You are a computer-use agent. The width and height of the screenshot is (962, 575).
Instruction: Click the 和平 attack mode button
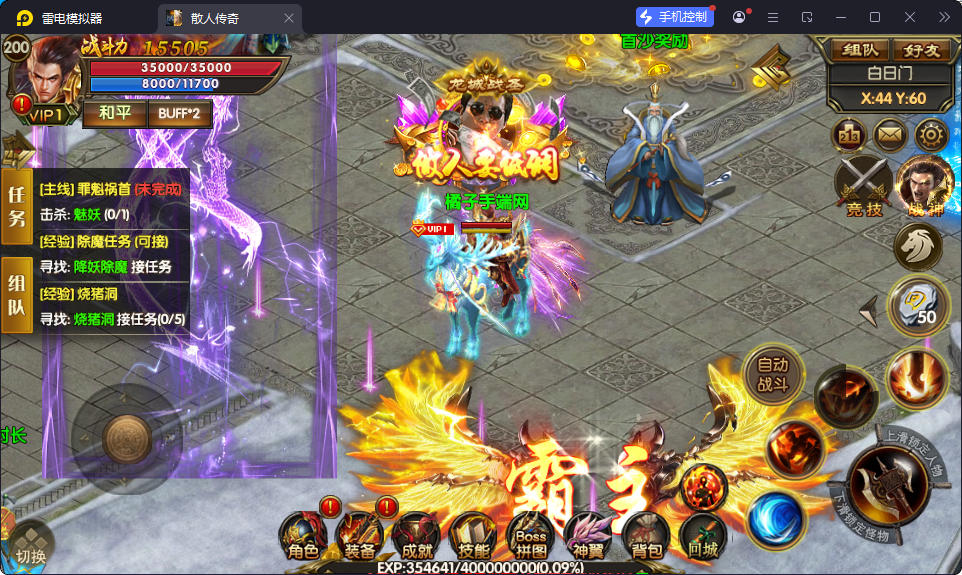coord(114,113)
